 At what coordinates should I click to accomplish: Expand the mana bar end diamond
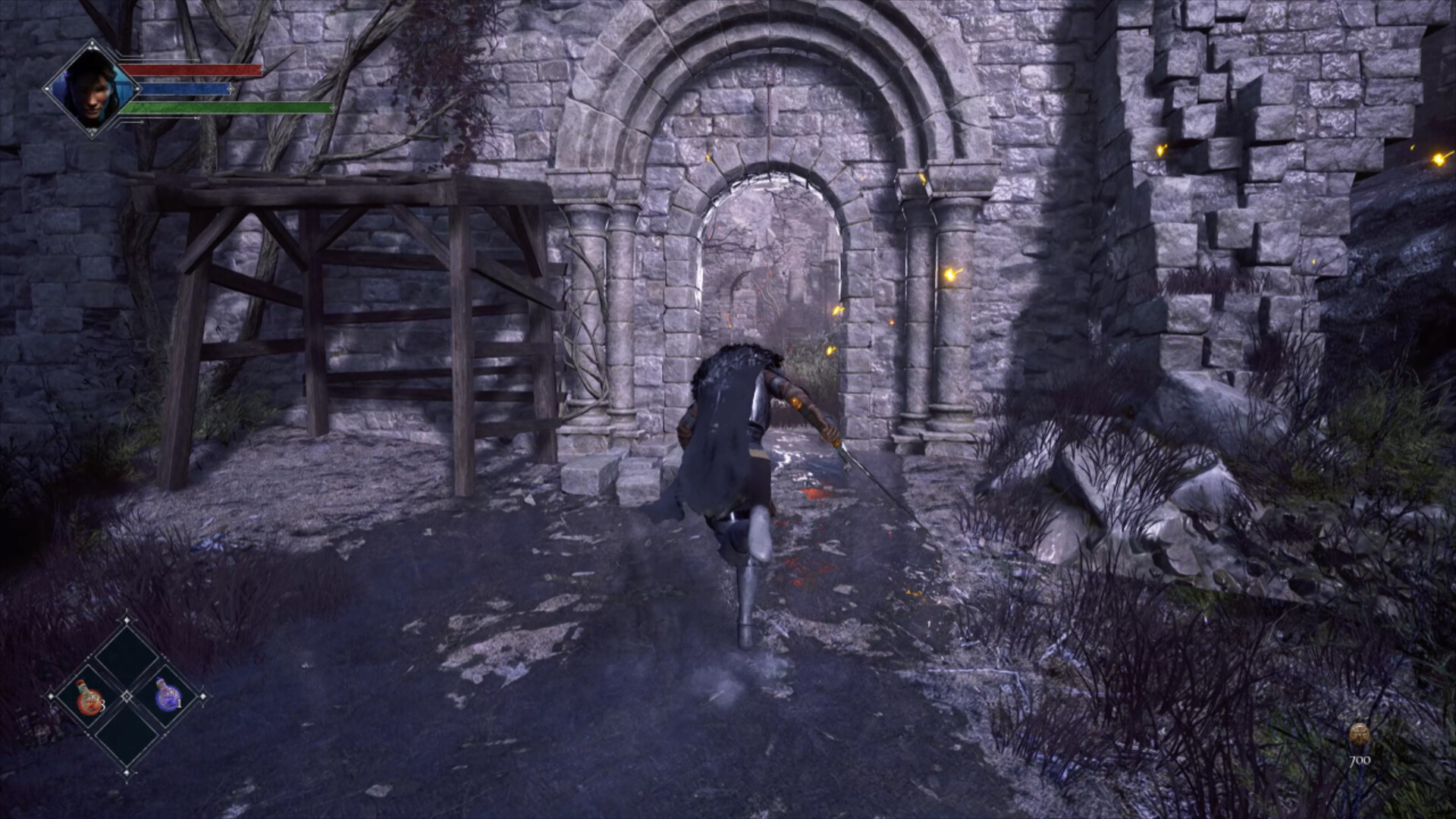click(x=231, y=88)
